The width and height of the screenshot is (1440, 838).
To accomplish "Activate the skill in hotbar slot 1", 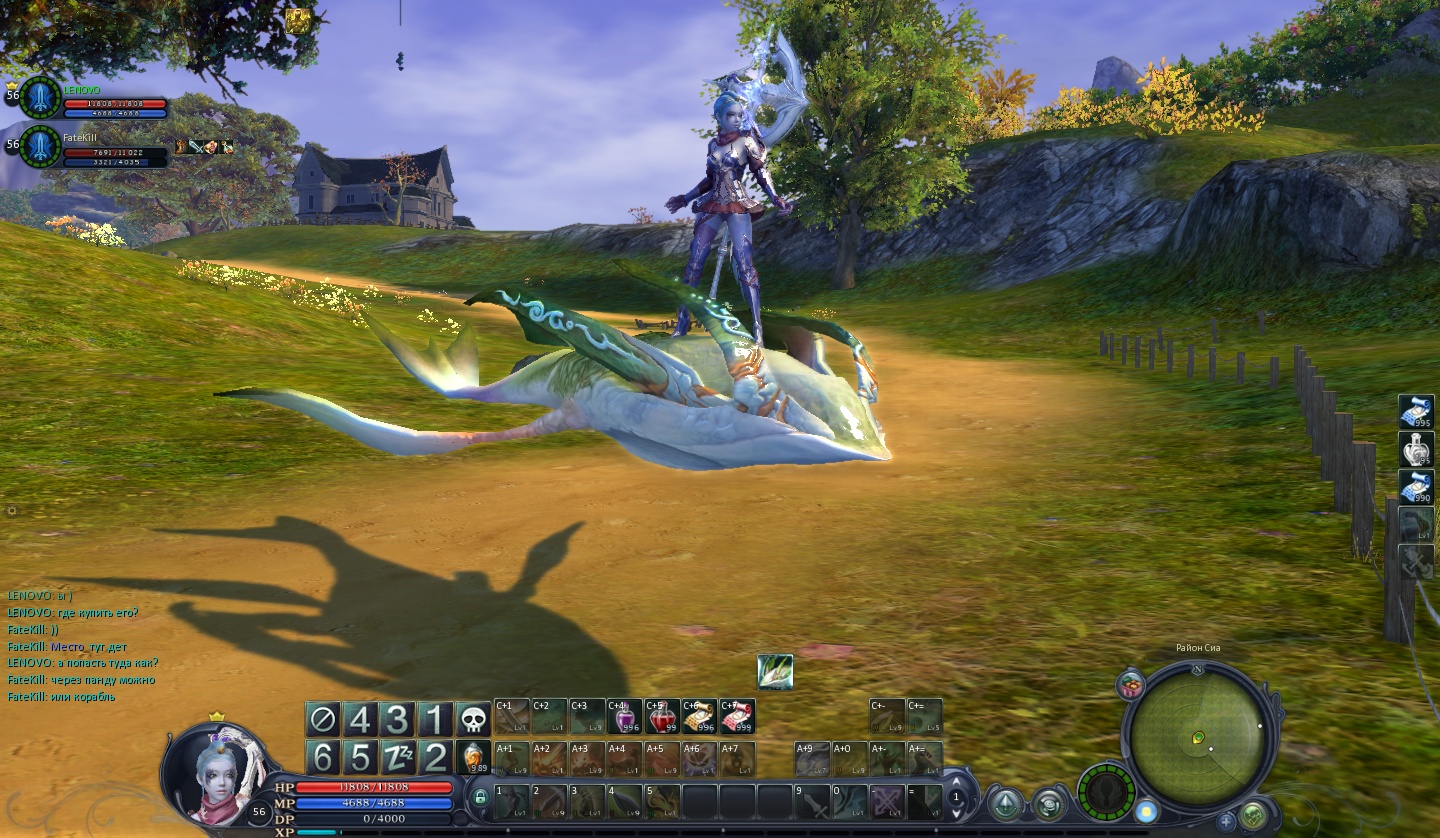I will coord(512,801).
